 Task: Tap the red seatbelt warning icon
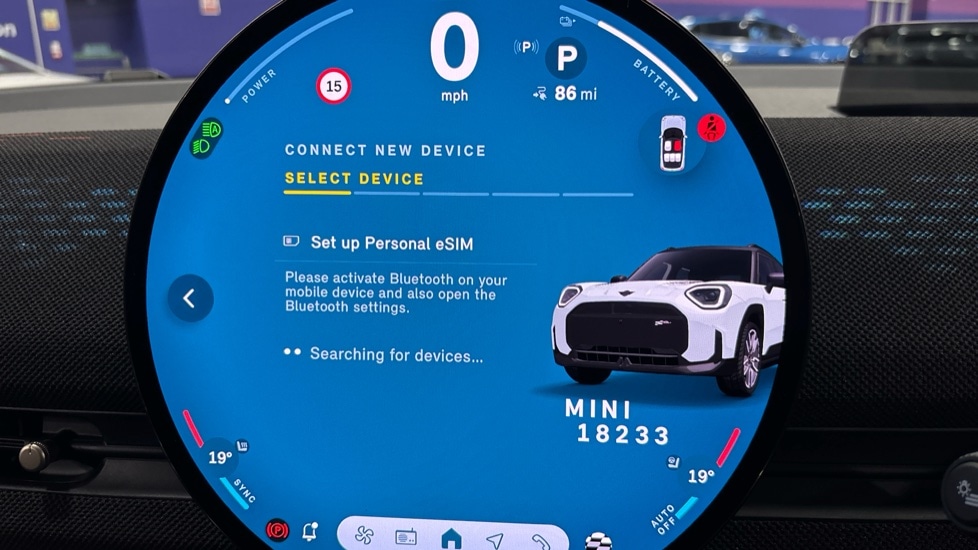point(711,128)
